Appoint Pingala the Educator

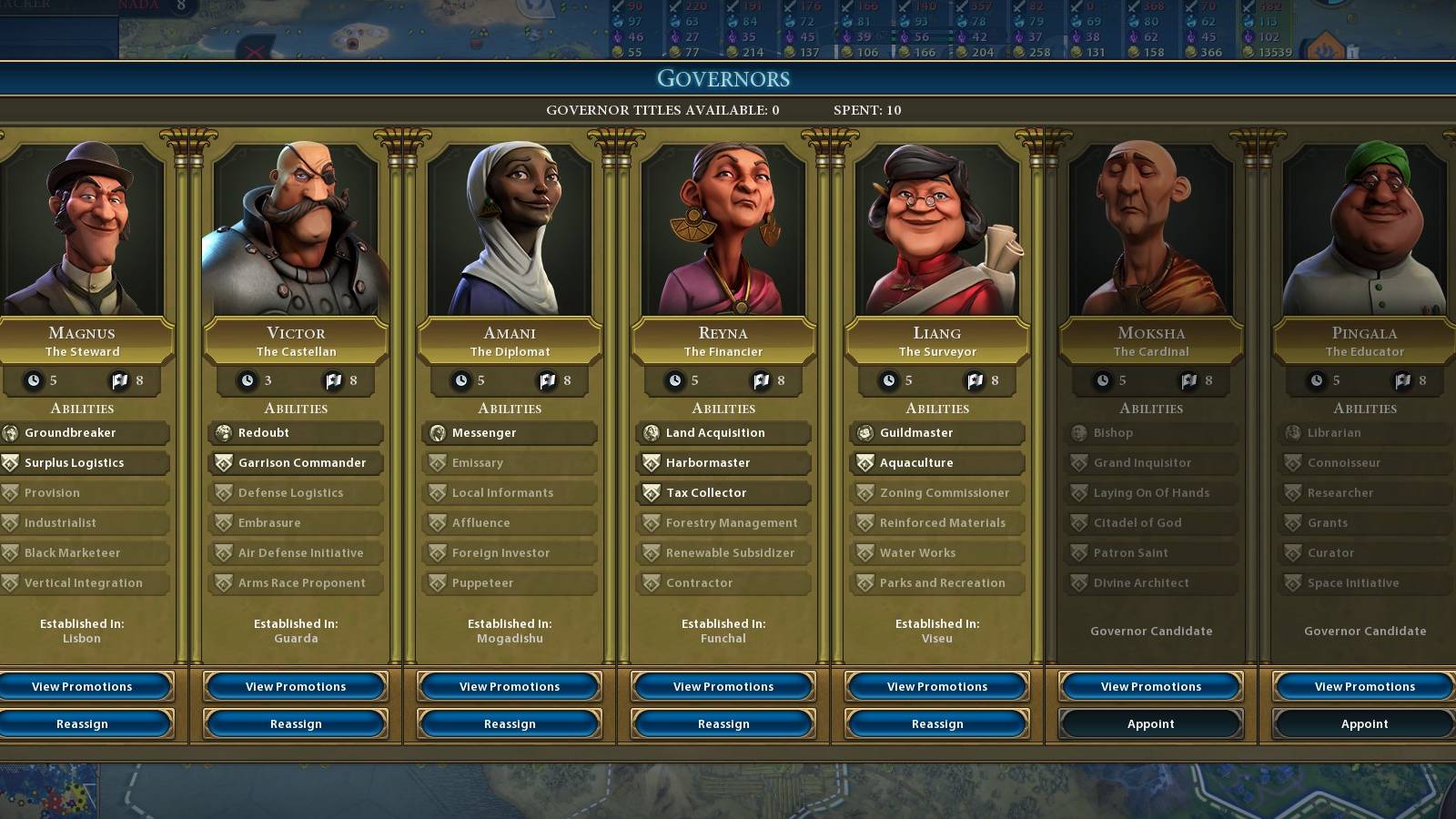pos(1364,723)
